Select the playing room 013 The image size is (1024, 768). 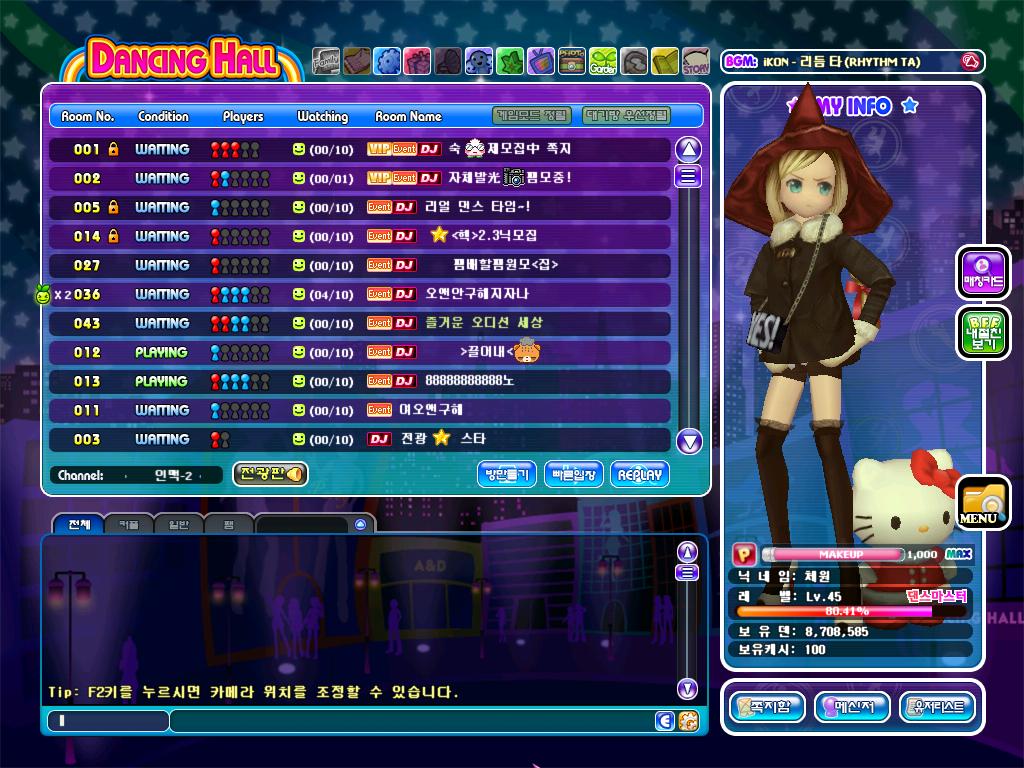[x=360, y=381]
